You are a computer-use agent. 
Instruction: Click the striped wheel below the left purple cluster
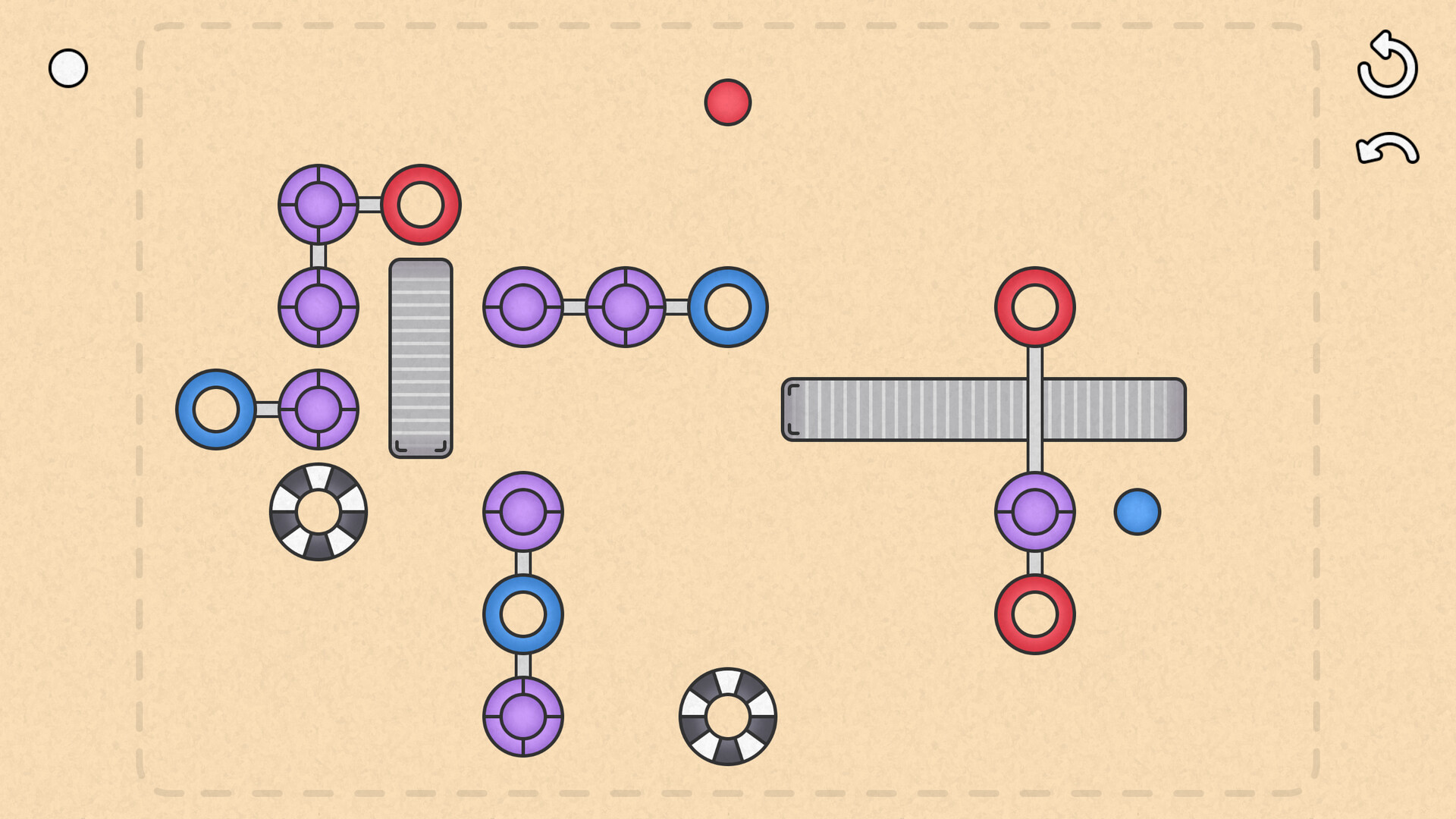coord(318,511)
